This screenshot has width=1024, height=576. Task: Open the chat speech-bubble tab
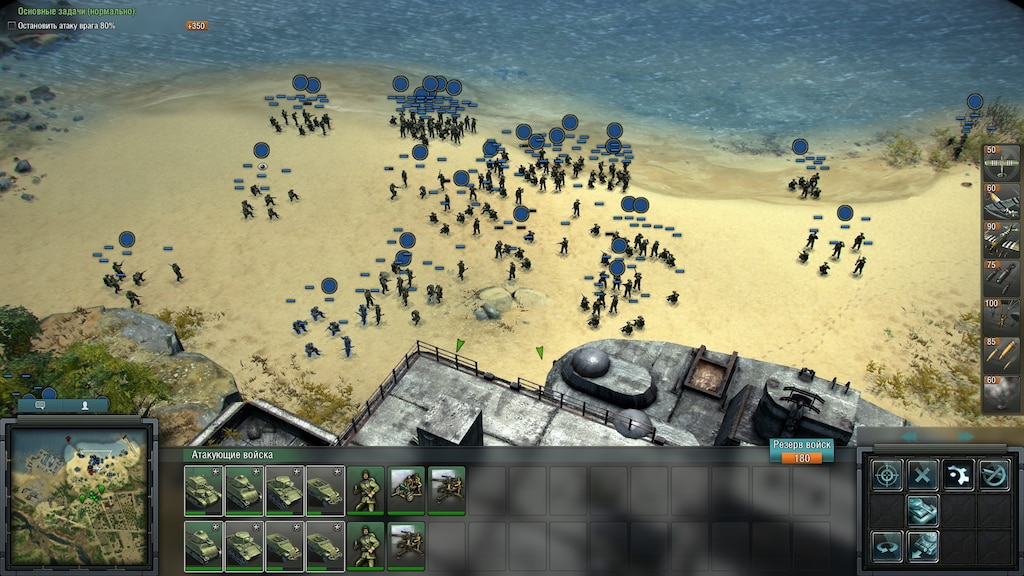tap(40, 406)
